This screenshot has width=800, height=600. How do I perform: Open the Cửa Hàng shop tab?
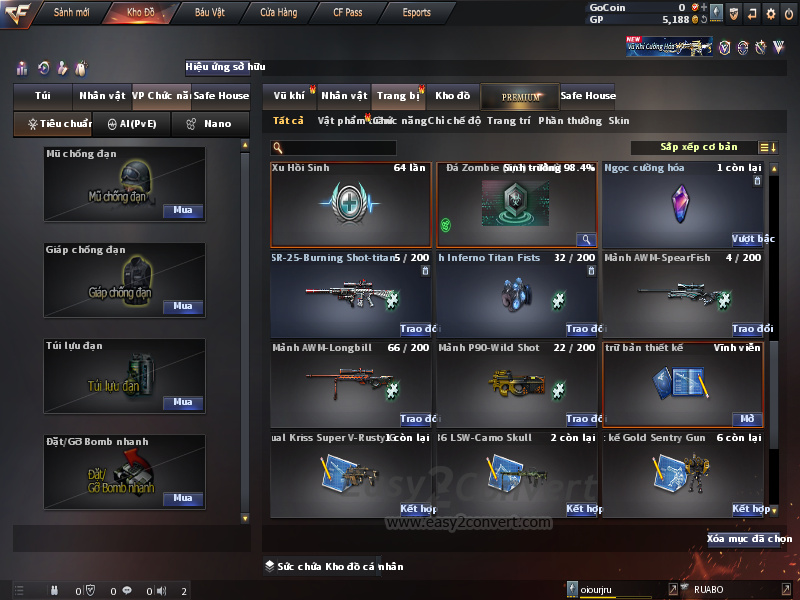click(x=278, y=13)
